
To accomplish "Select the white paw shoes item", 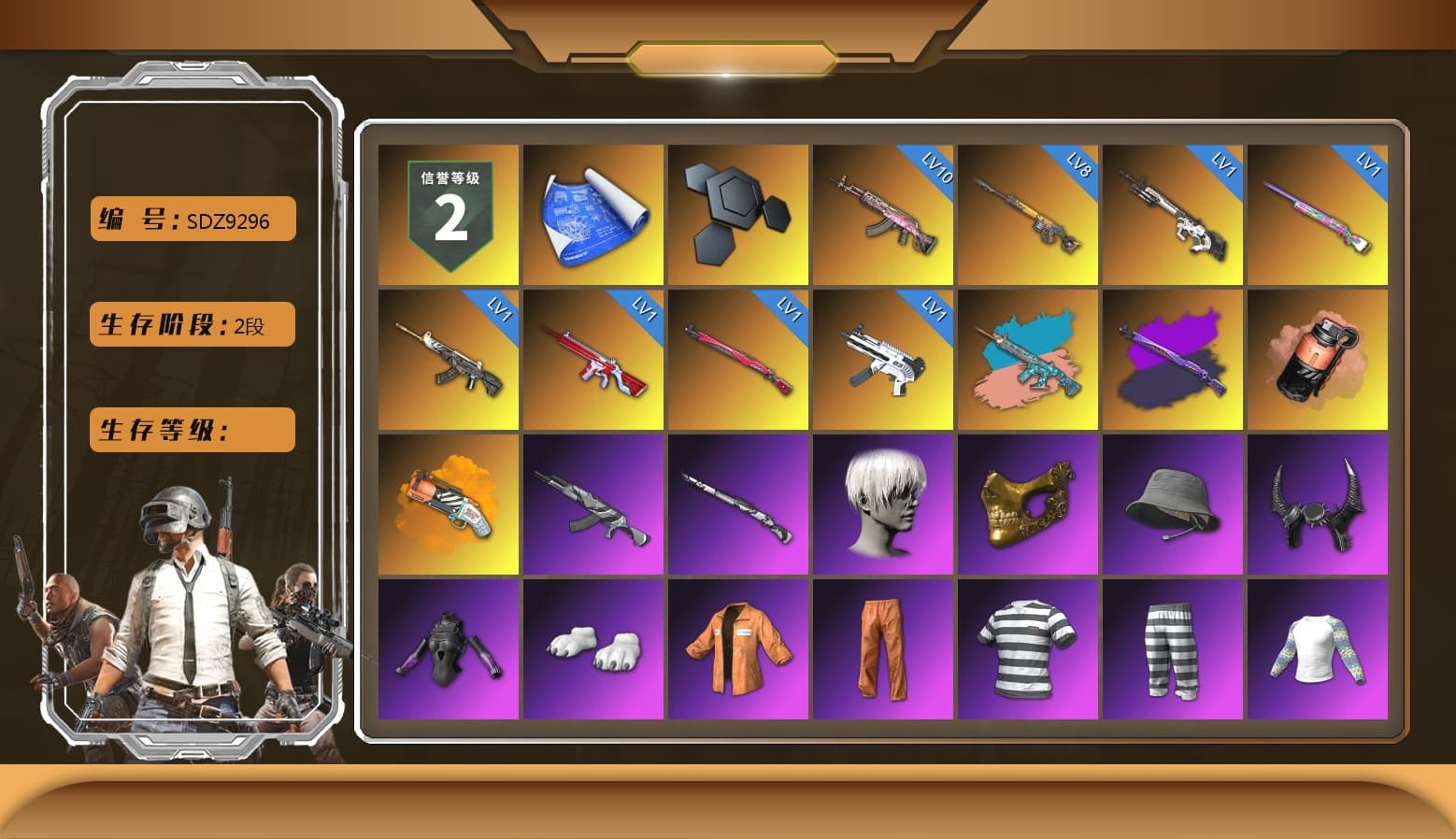I will (x=592, y=649).
